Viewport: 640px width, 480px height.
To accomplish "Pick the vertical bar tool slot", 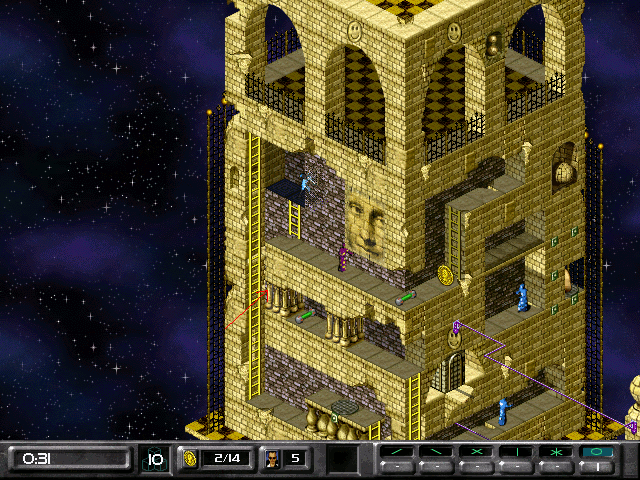I will pos(515,452).
